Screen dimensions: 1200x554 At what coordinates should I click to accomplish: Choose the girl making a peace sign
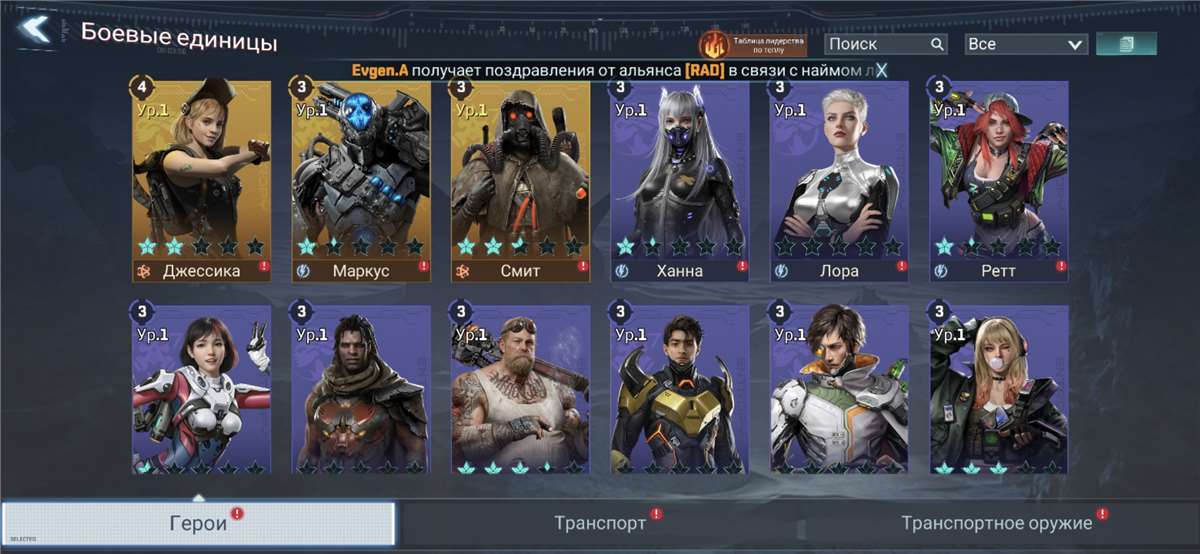[x=201, y=390]
